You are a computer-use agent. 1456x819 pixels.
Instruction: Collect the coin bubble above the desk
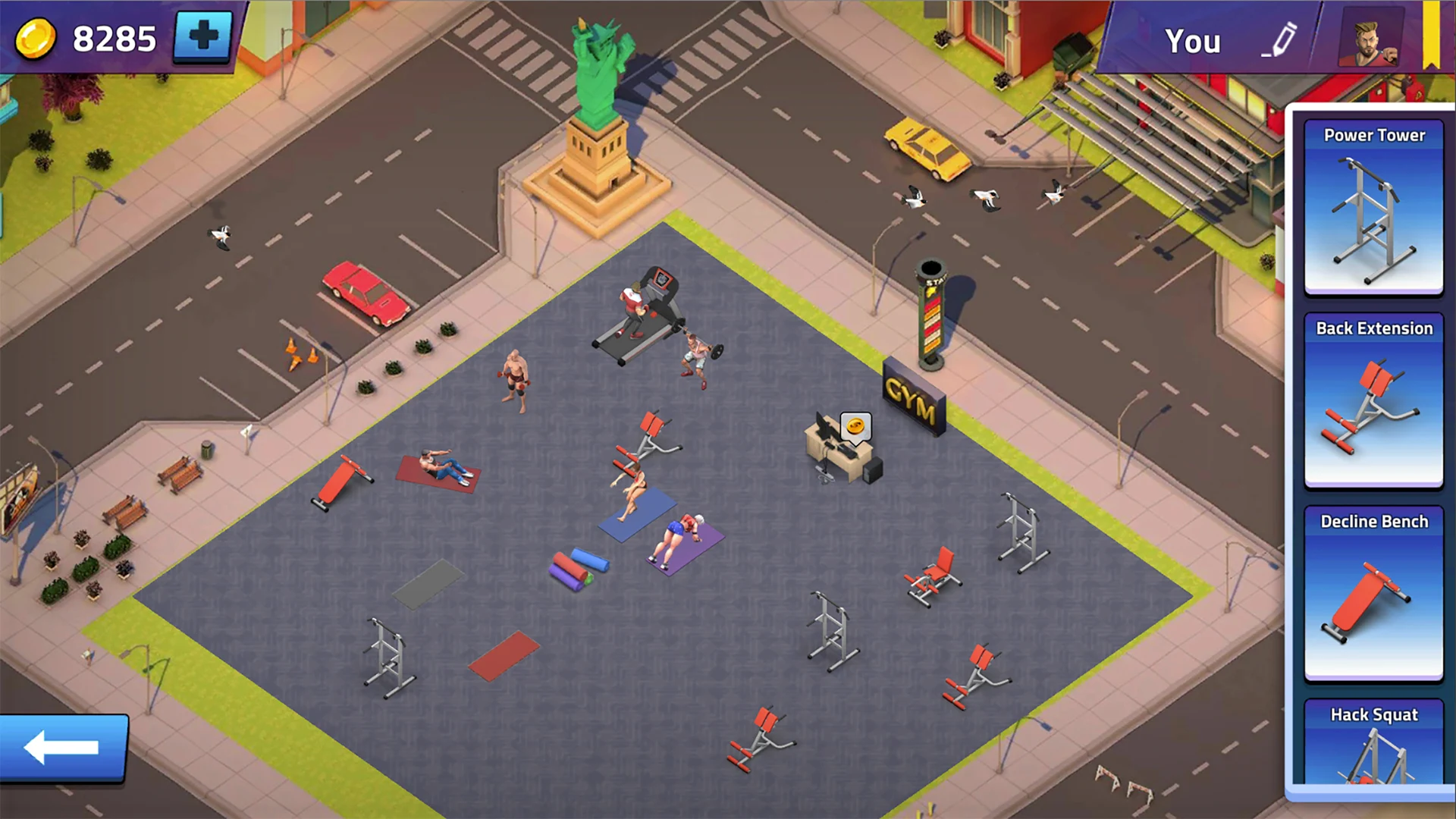click(855, 427)
